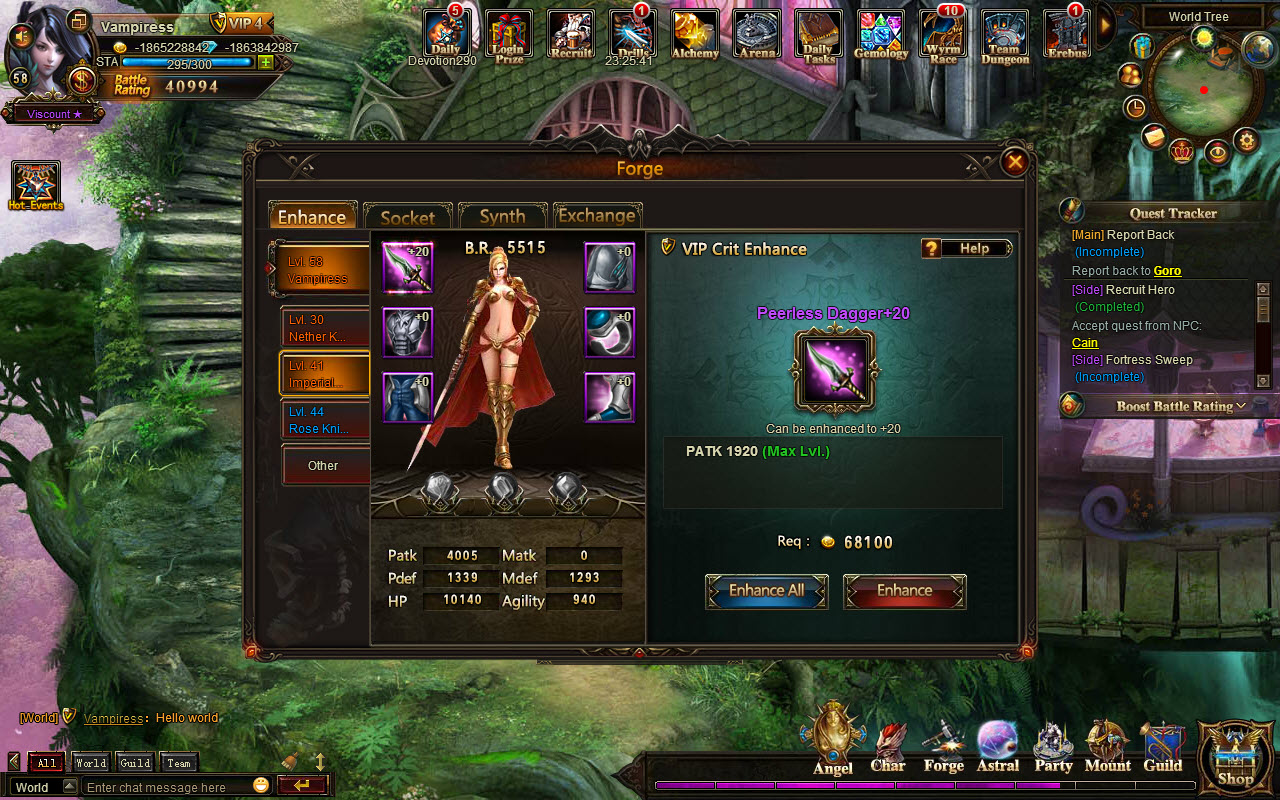Open the Other heroes list
1280x800 pixels.
325,465
